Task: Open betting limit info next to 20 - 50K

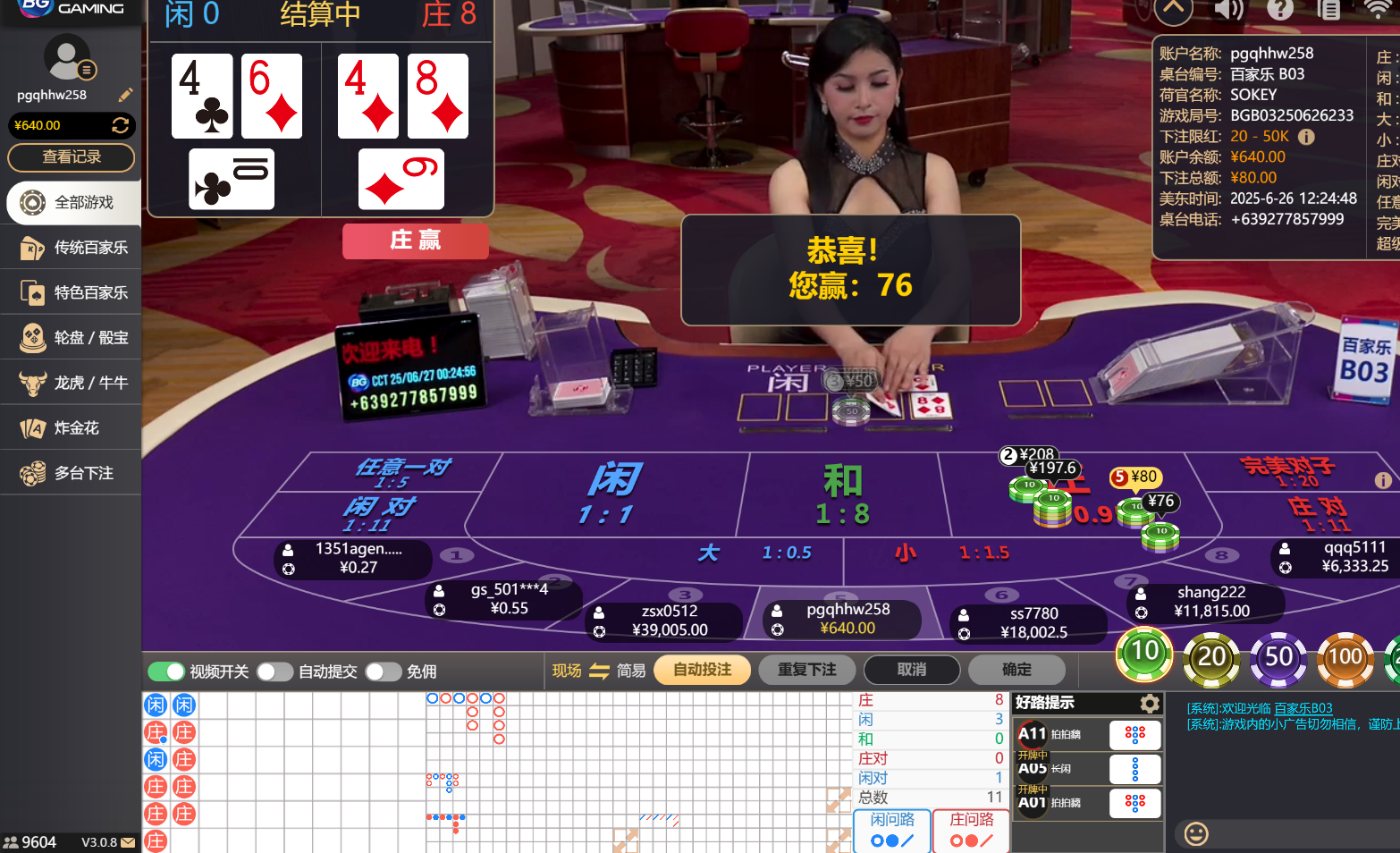Action: click(x=1306, y=137)
